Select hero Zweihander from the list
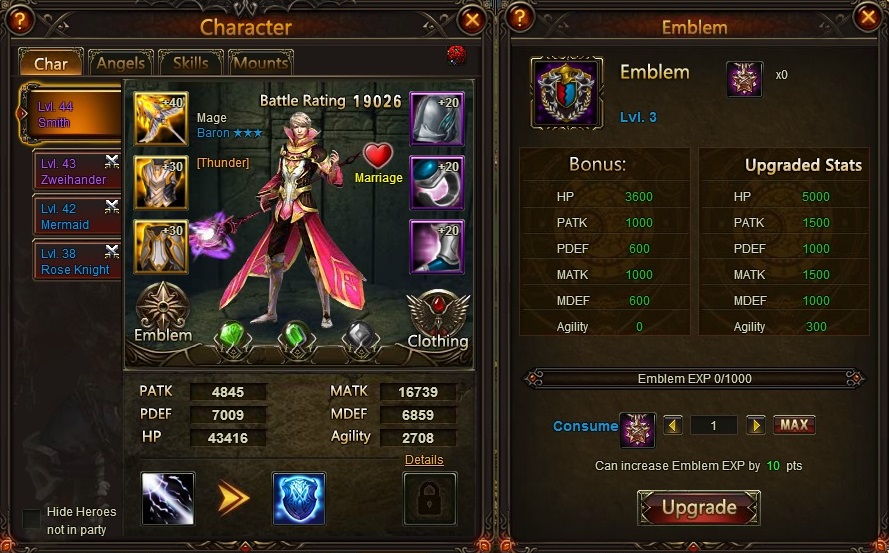The width and height of the screenshot is (889, 553). click(x=77, y=171)
